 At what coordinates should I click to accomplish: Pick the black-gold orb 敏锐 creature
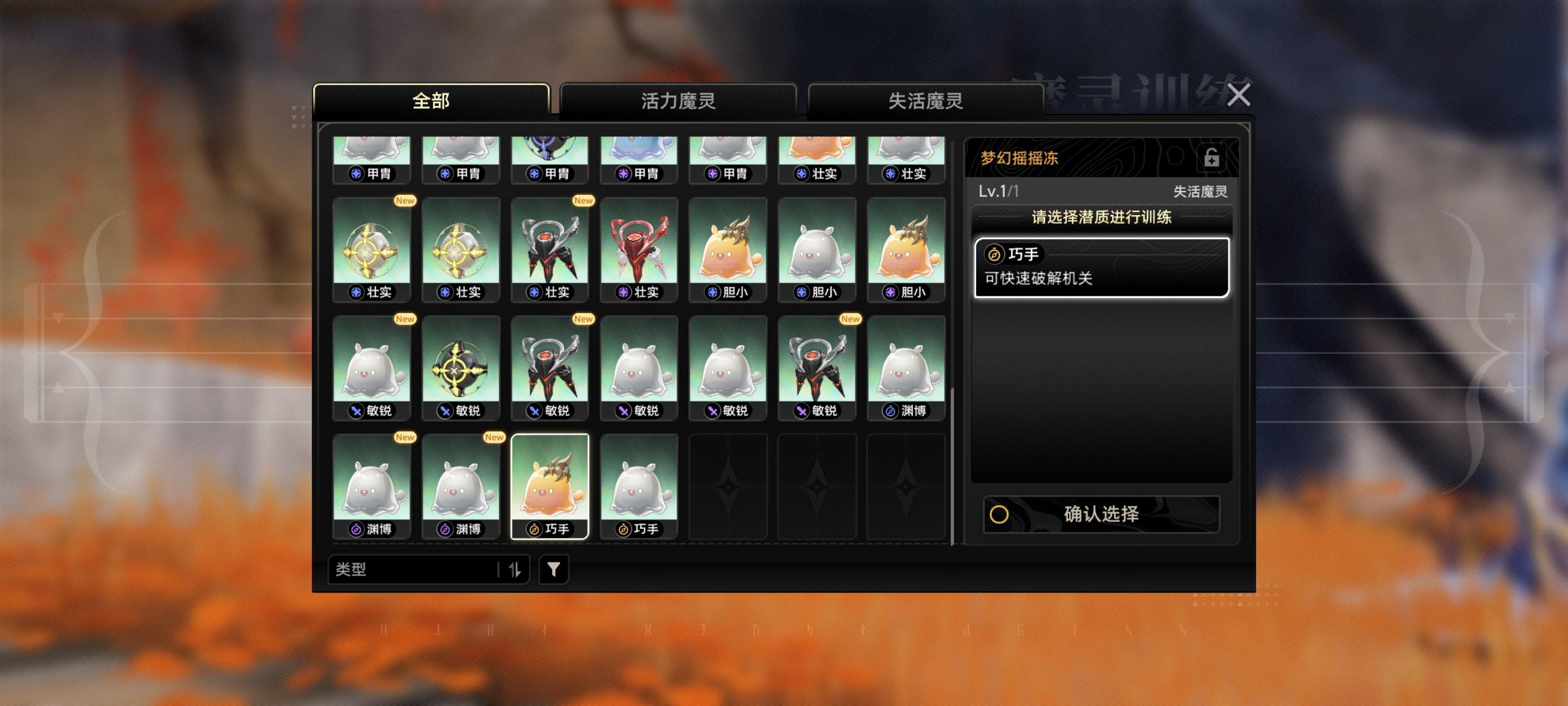coord(461,368)
